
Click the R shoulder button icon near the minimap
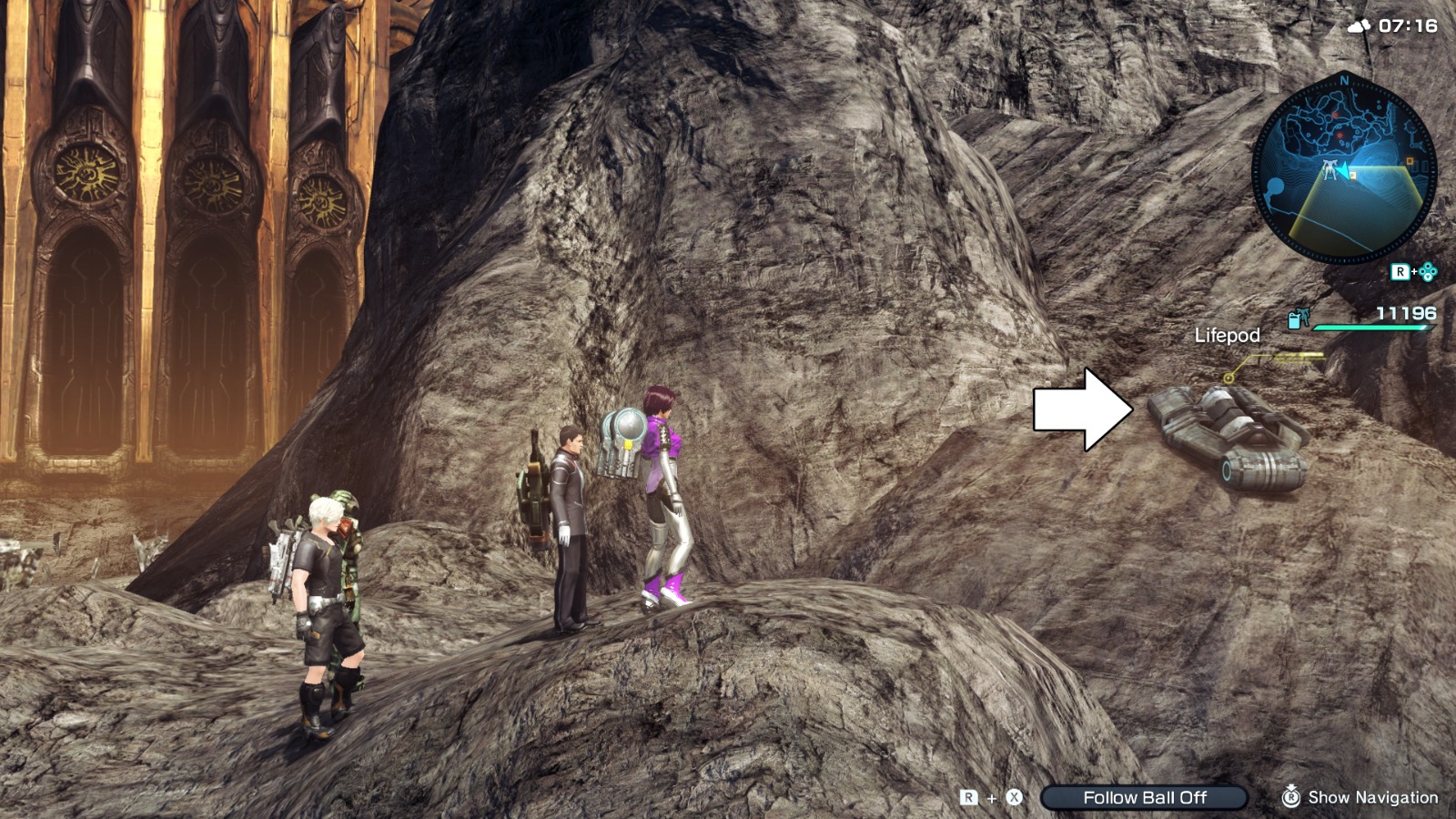pyautogui.click(x=1400, y=270)
